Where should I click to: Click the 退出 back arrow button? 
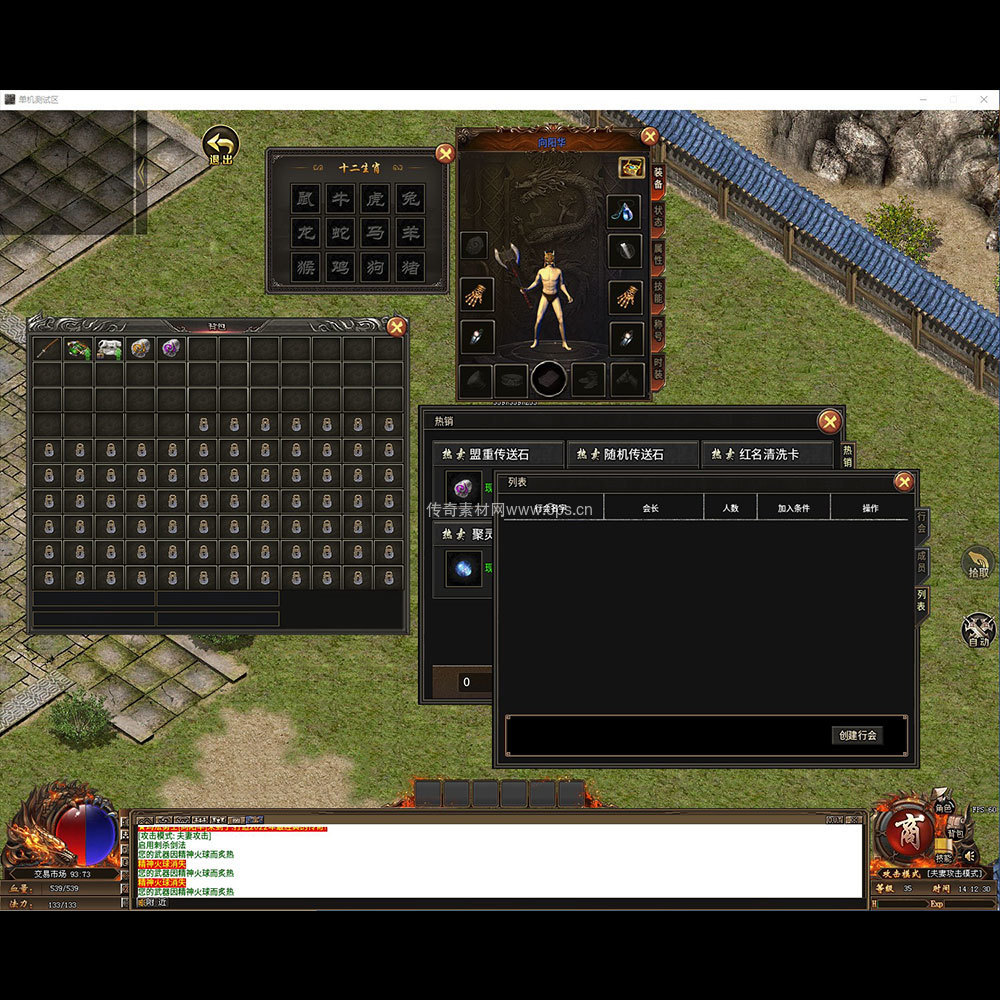(220, 146)
